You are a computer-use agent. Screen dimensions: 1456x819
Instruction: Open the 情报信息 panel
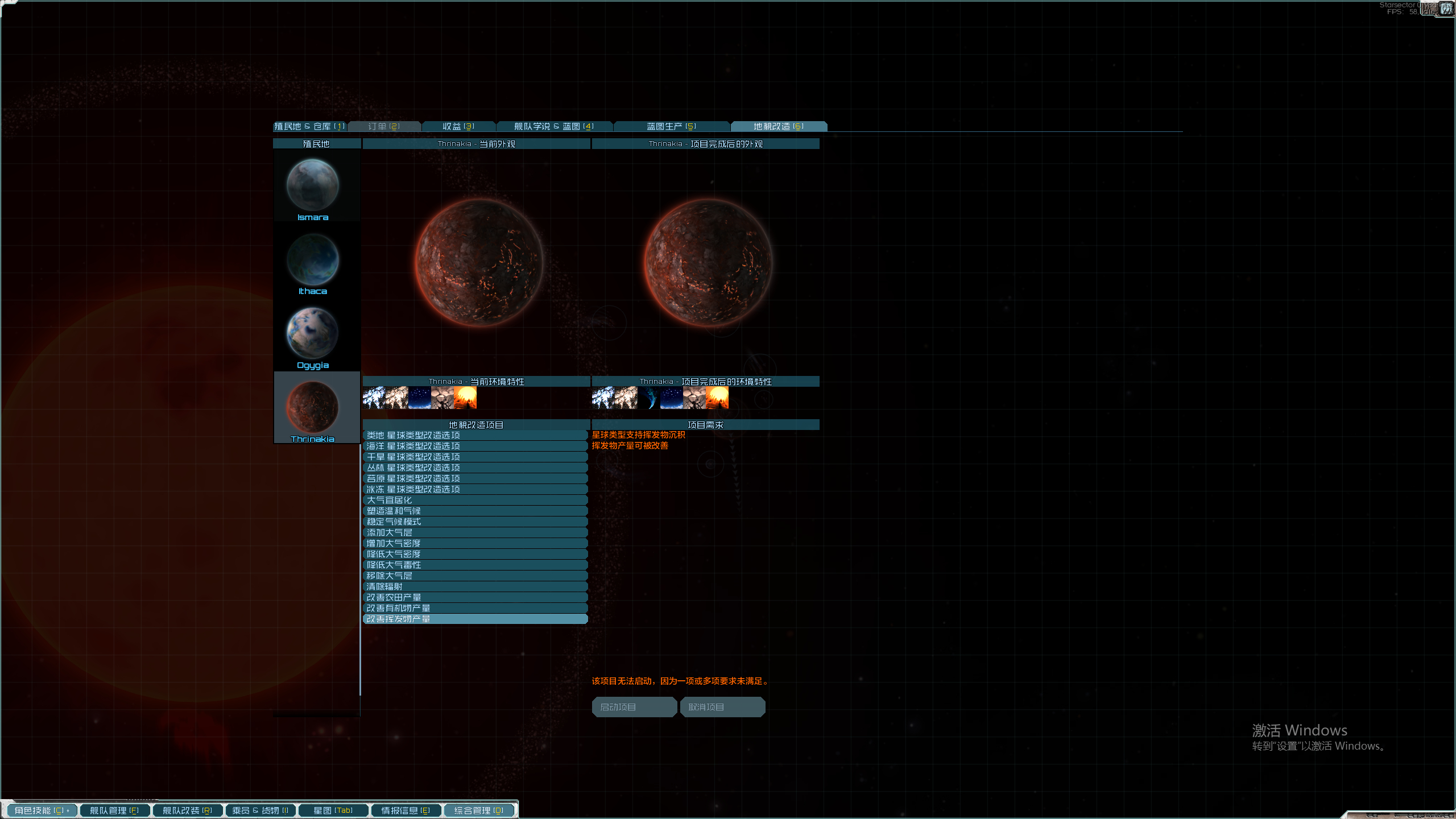[x=406, y=810]
